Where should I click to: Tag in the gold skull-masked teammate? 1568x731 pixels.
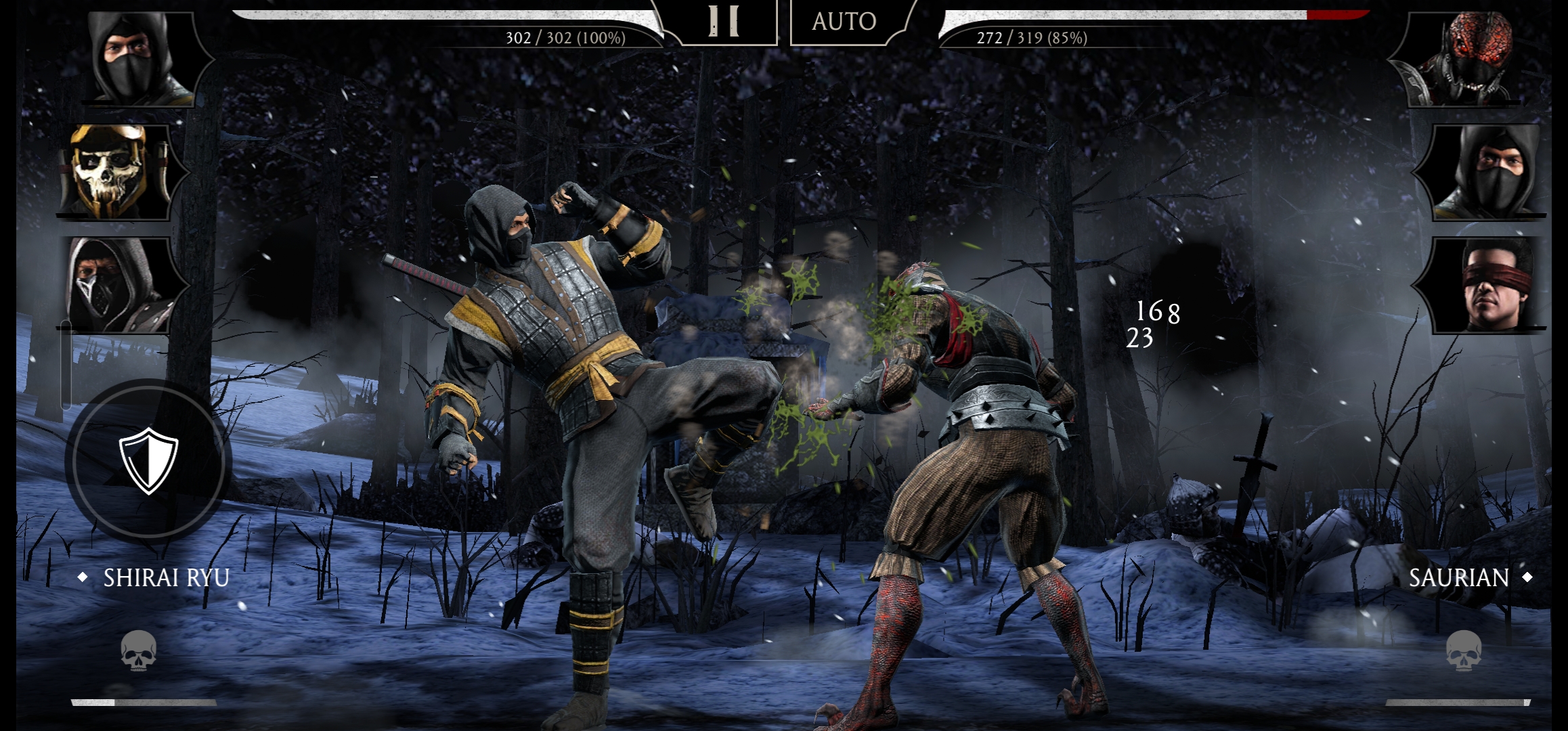(114, 171)
